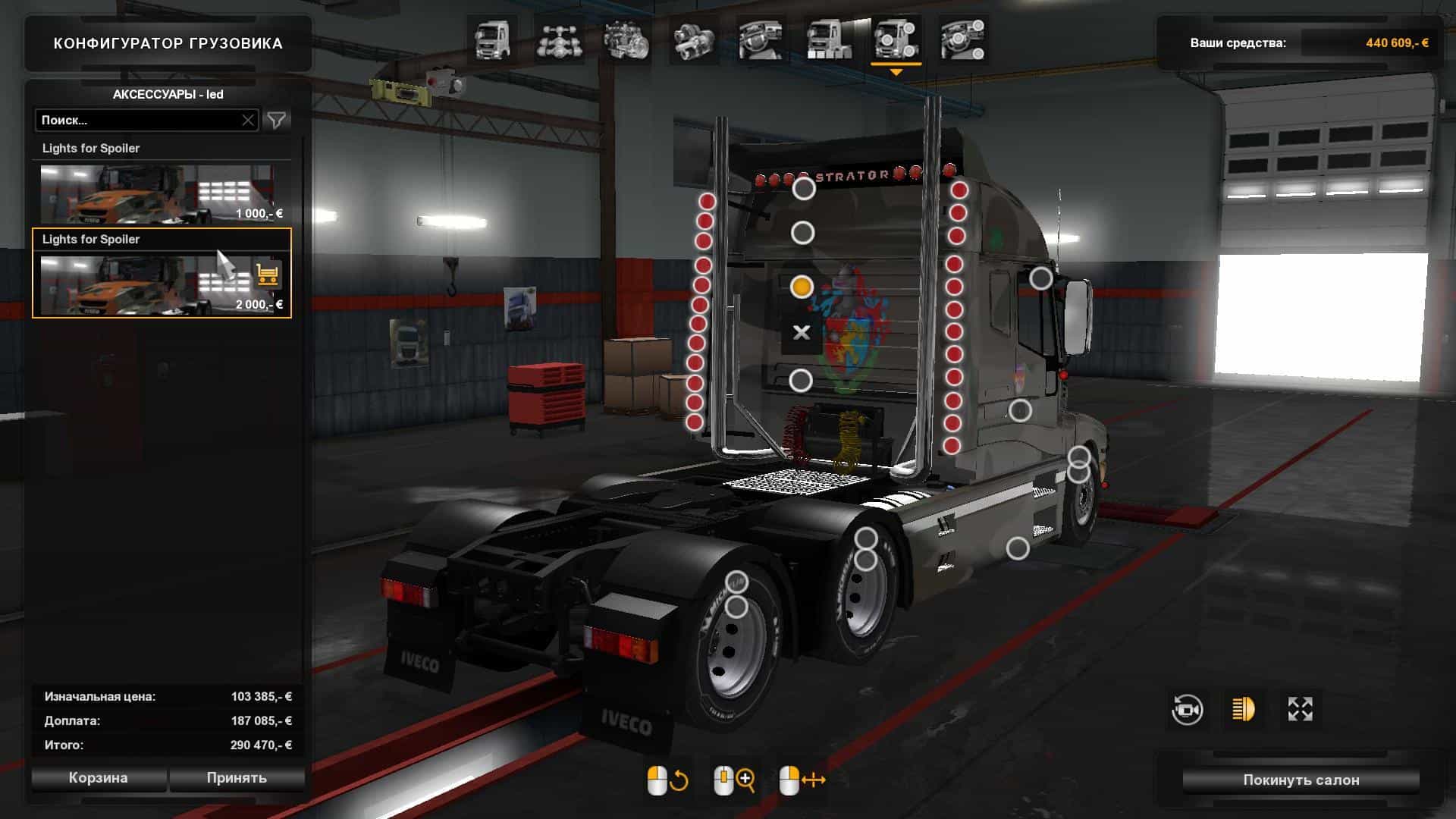Open the Корзина (cart) button
Image resolution: width=1456 pixels, height=819 pixels.
pyautogui.click(x=98, y=778)
